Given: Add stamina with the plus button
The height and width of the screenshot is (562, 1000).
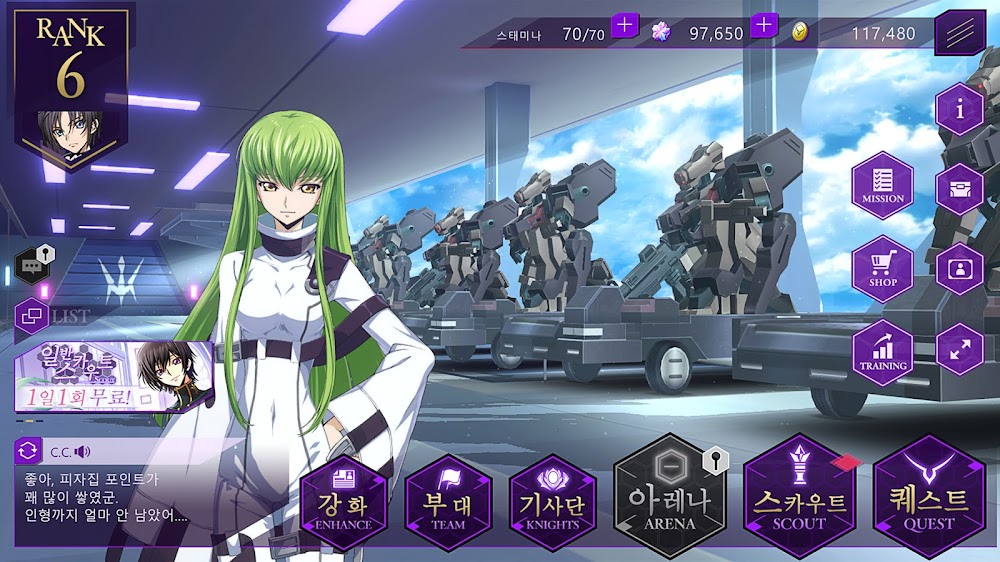Looking at the screenshot, I should coord(625,25).
